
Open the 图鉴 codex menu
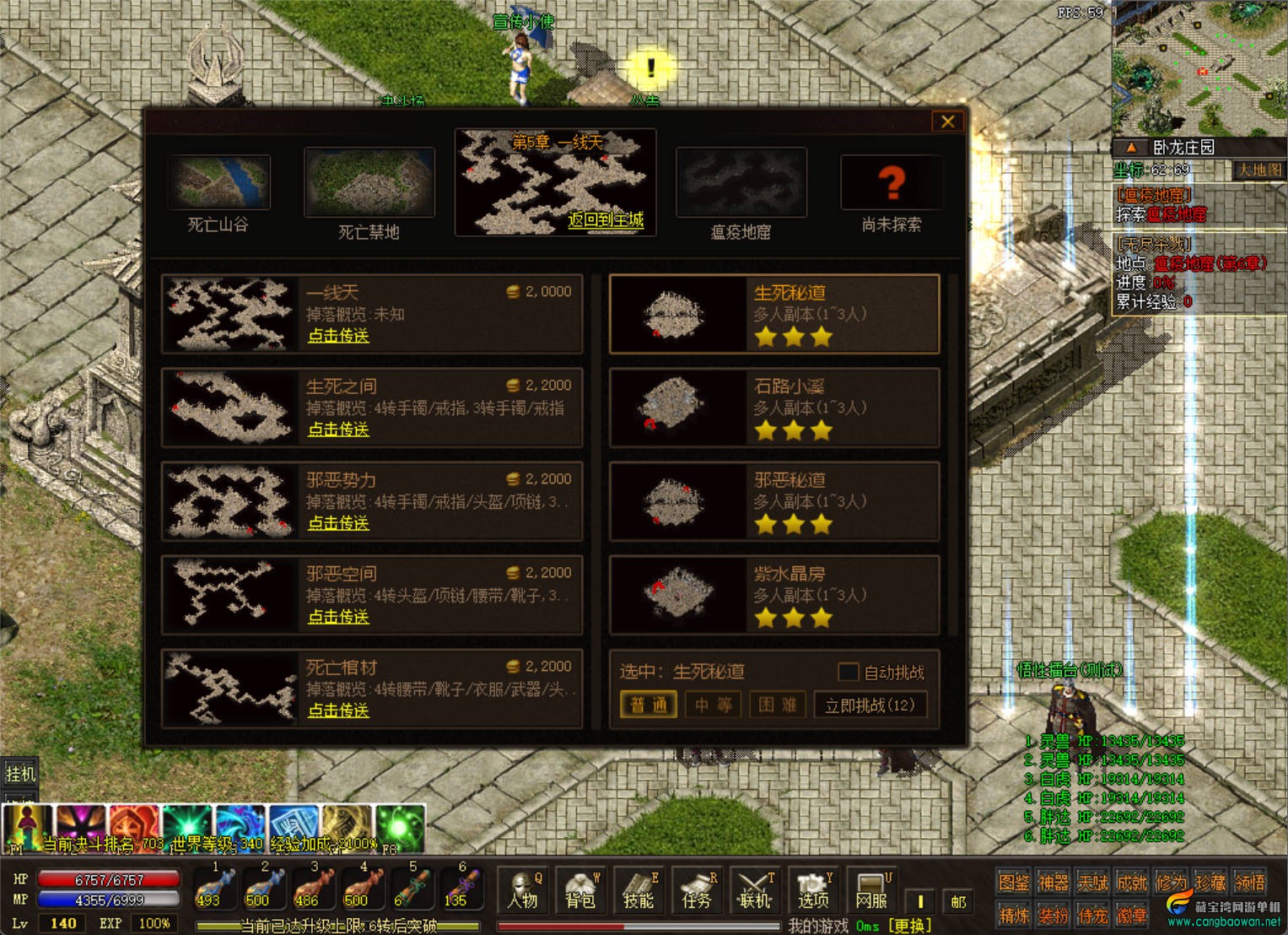[x=1013, y=883]
